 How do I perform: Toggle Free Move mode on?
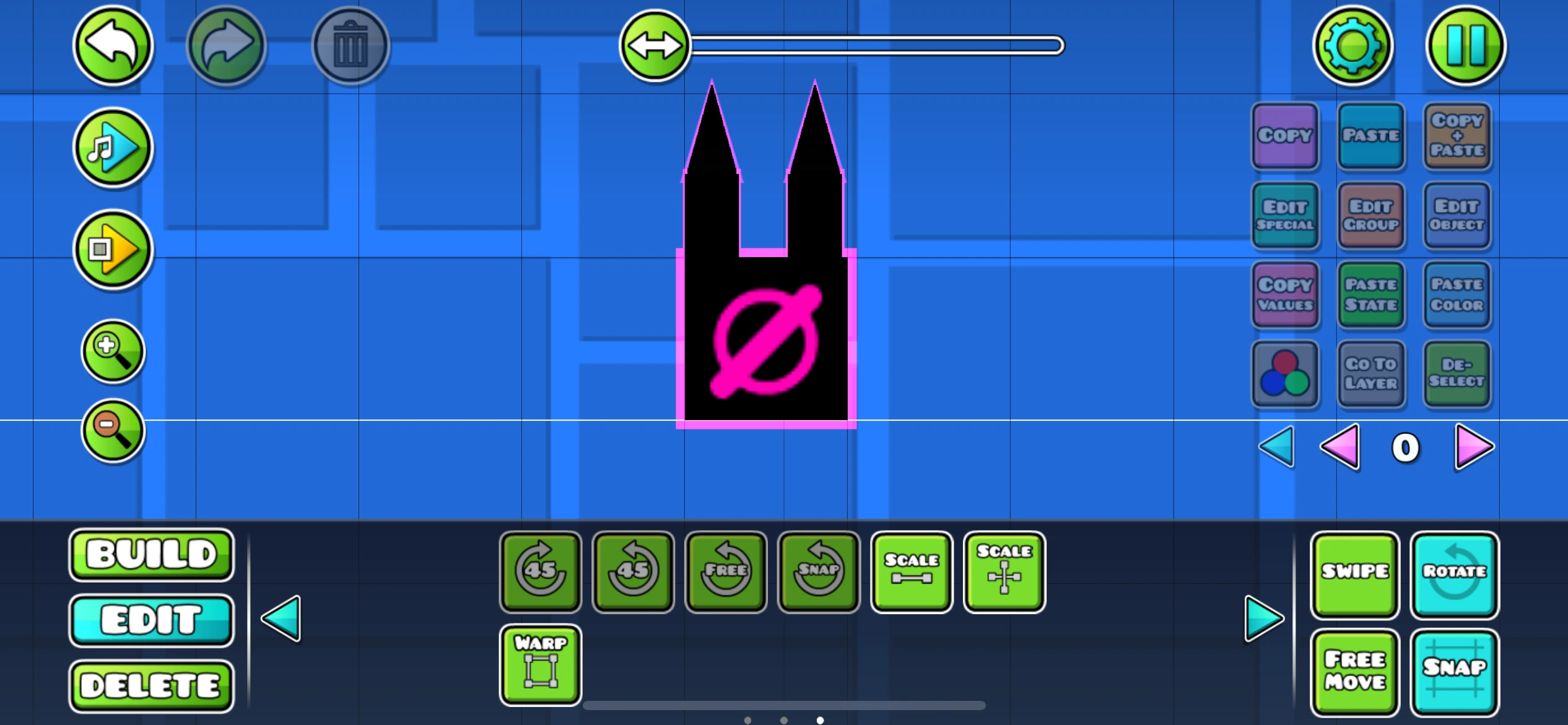(1354, 670)
